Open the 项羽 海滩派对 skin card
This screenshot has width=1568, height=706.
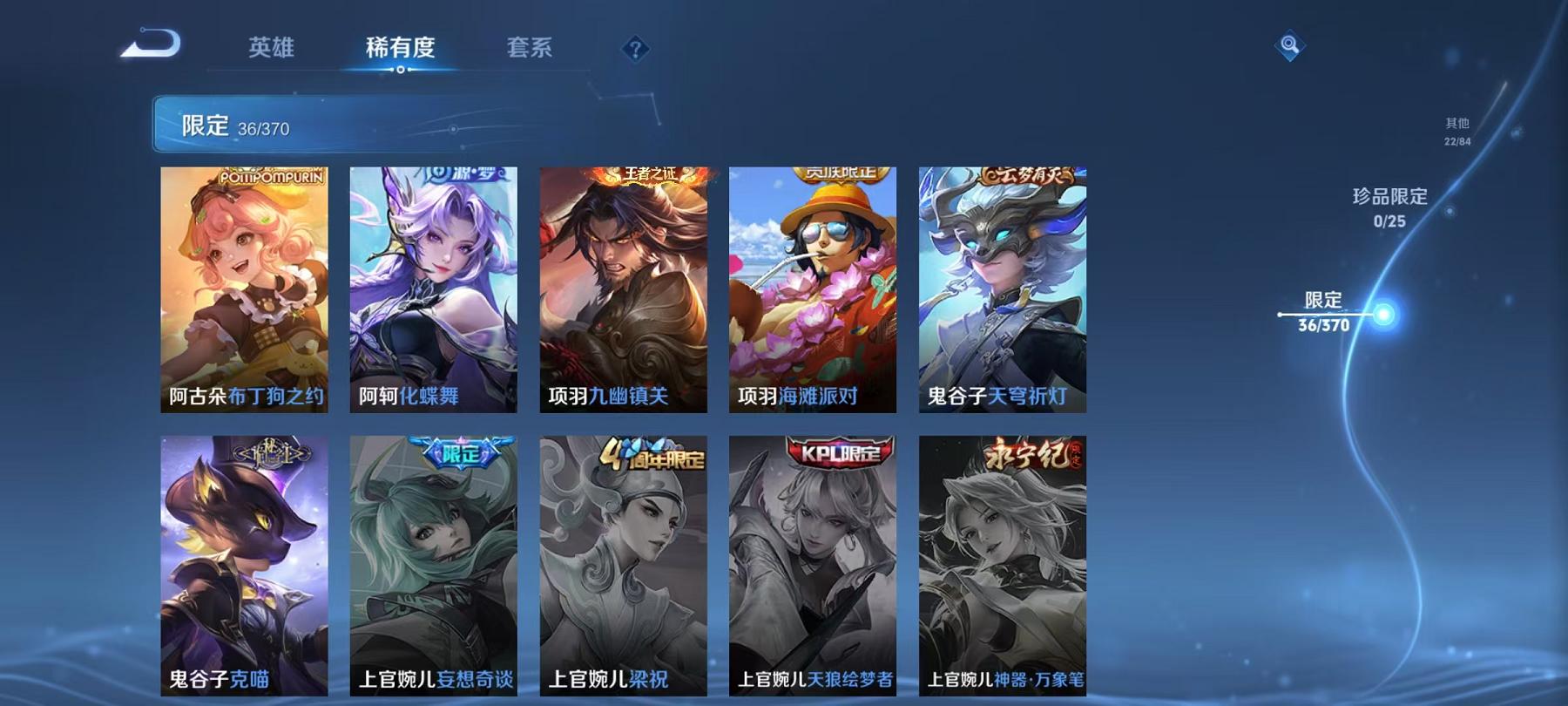(x=813, y=293)
